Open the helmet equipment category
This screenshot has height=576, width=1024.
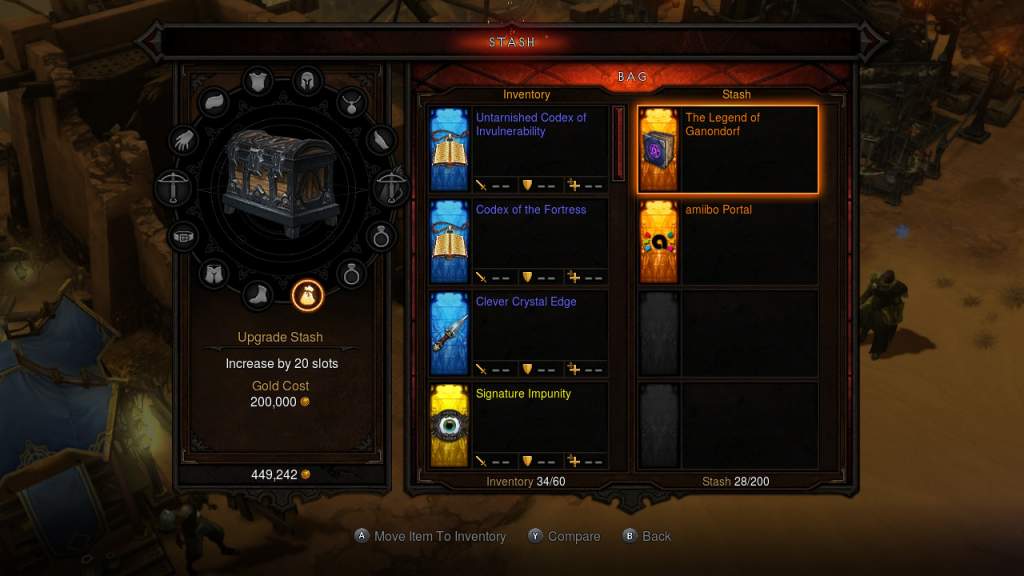tap(304, 81)
